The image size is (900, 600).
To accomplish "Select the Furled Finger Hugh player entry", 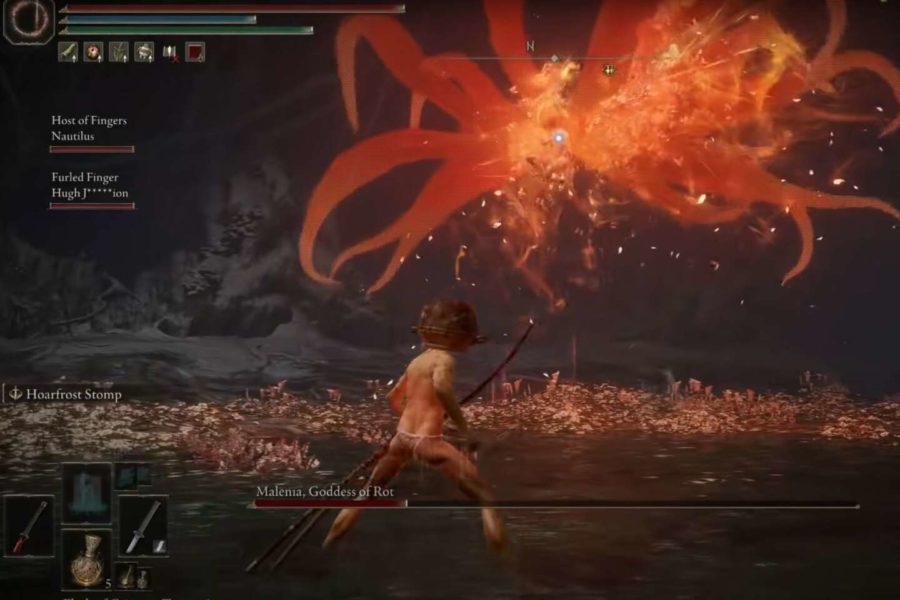I will (90, 185).
